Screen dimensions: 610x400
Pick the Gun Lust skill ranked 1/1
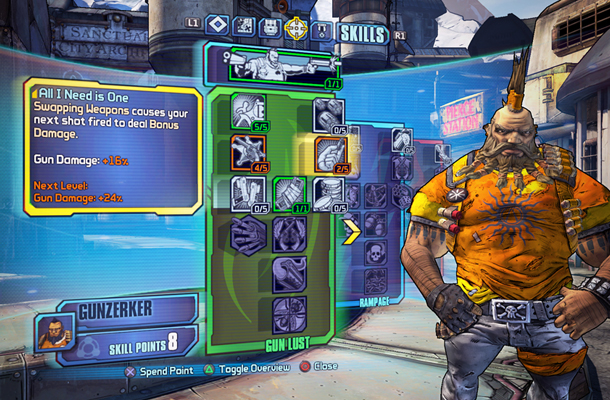tap(288, 192)
